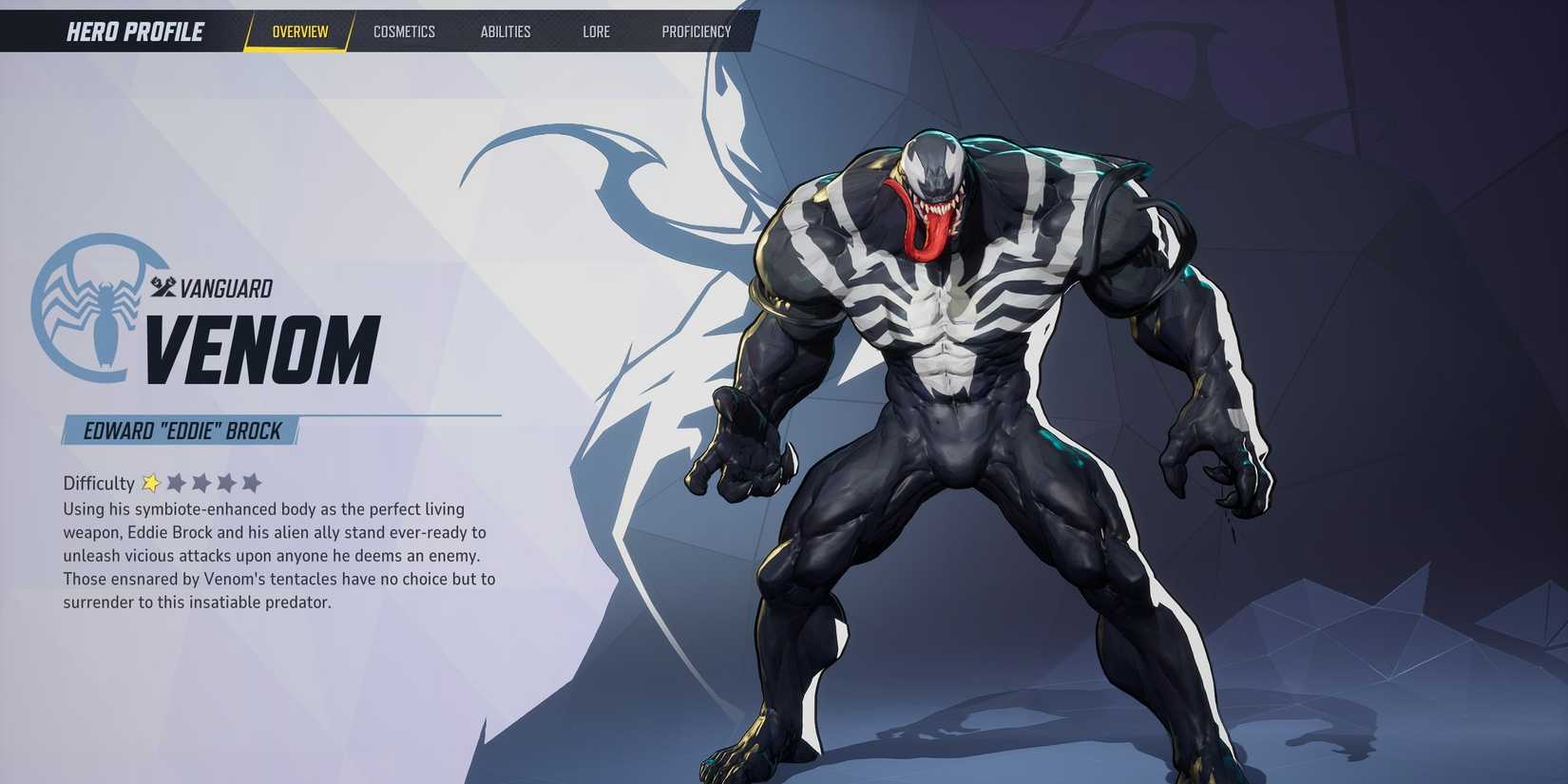1568x784 pixels.
Task: Select the Vanguard role icon
Action: tap(162, 287)
